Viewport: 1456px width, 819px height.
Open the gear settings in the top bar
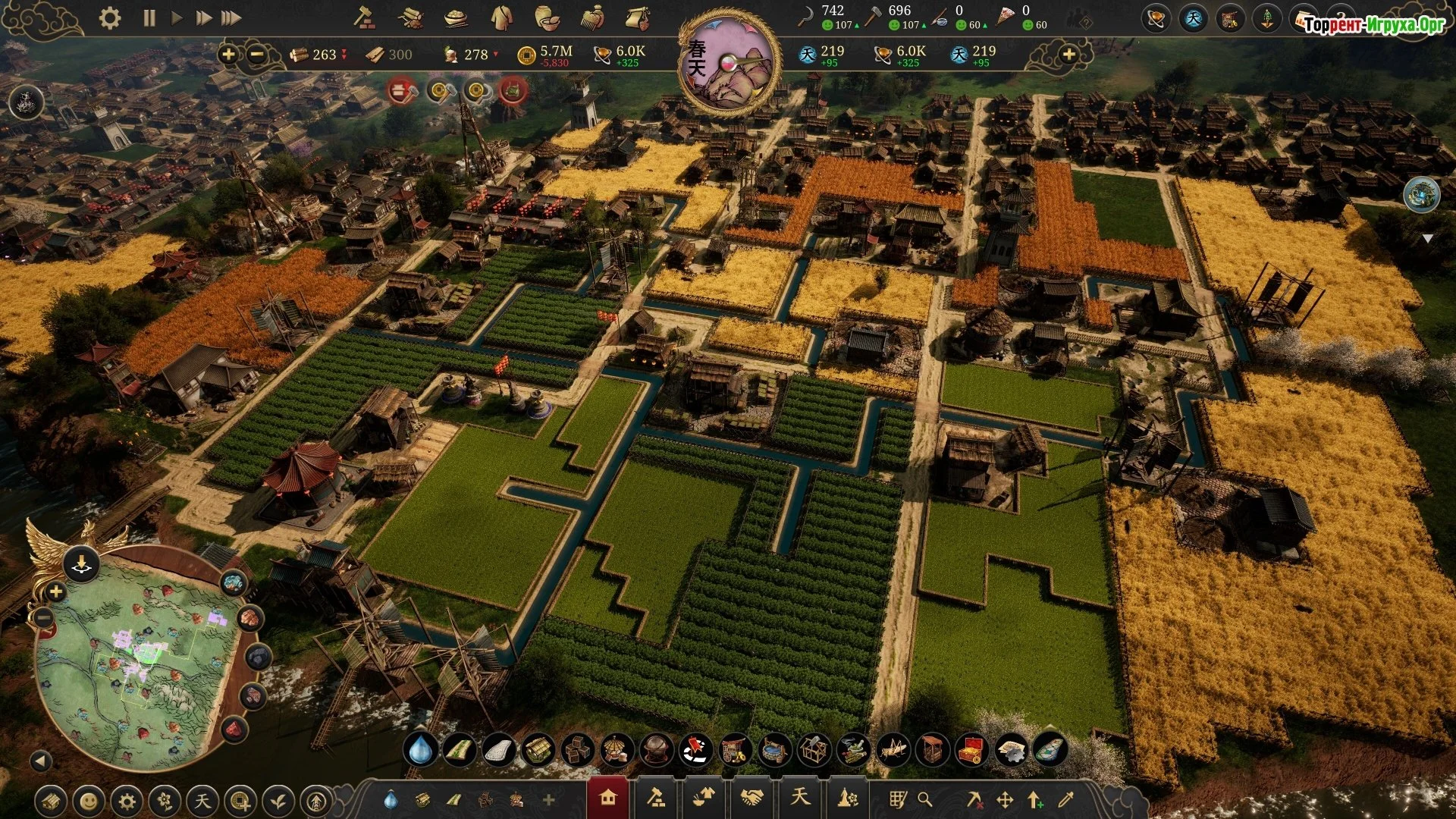[110, 18]
